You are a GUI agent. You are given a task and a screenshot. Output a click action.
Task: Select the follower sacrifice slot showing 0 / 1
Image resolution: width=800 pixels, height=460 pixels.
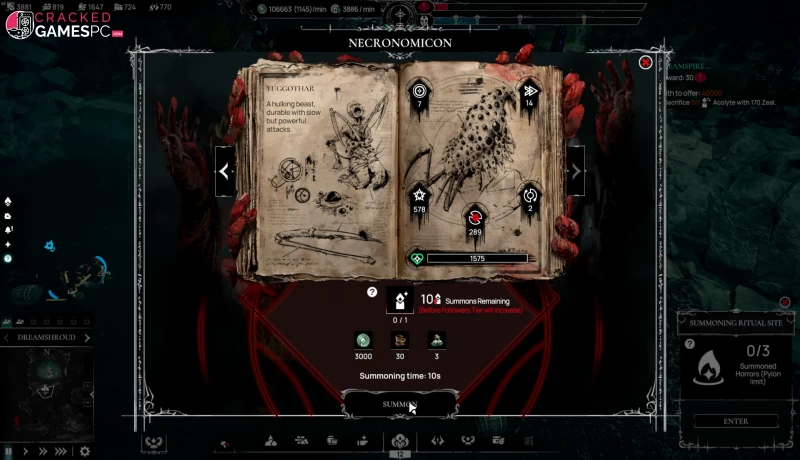click(x=400, y=299)
